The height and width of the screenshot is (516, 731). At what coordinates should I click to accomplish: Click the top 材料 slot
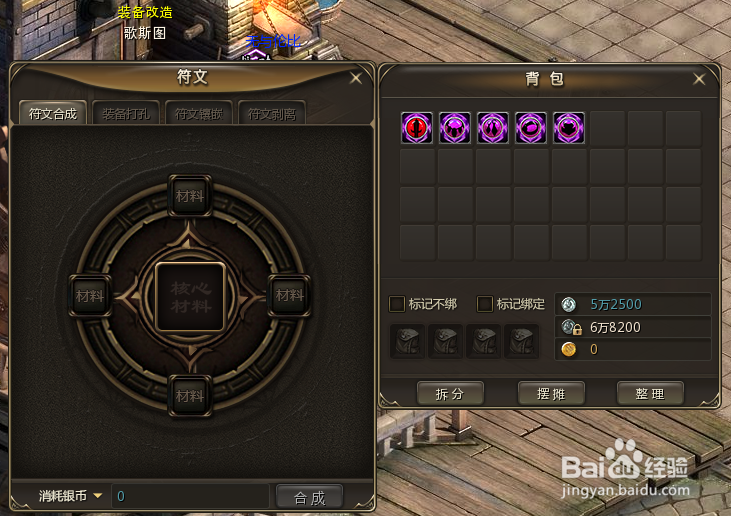(x=190, y=196)
